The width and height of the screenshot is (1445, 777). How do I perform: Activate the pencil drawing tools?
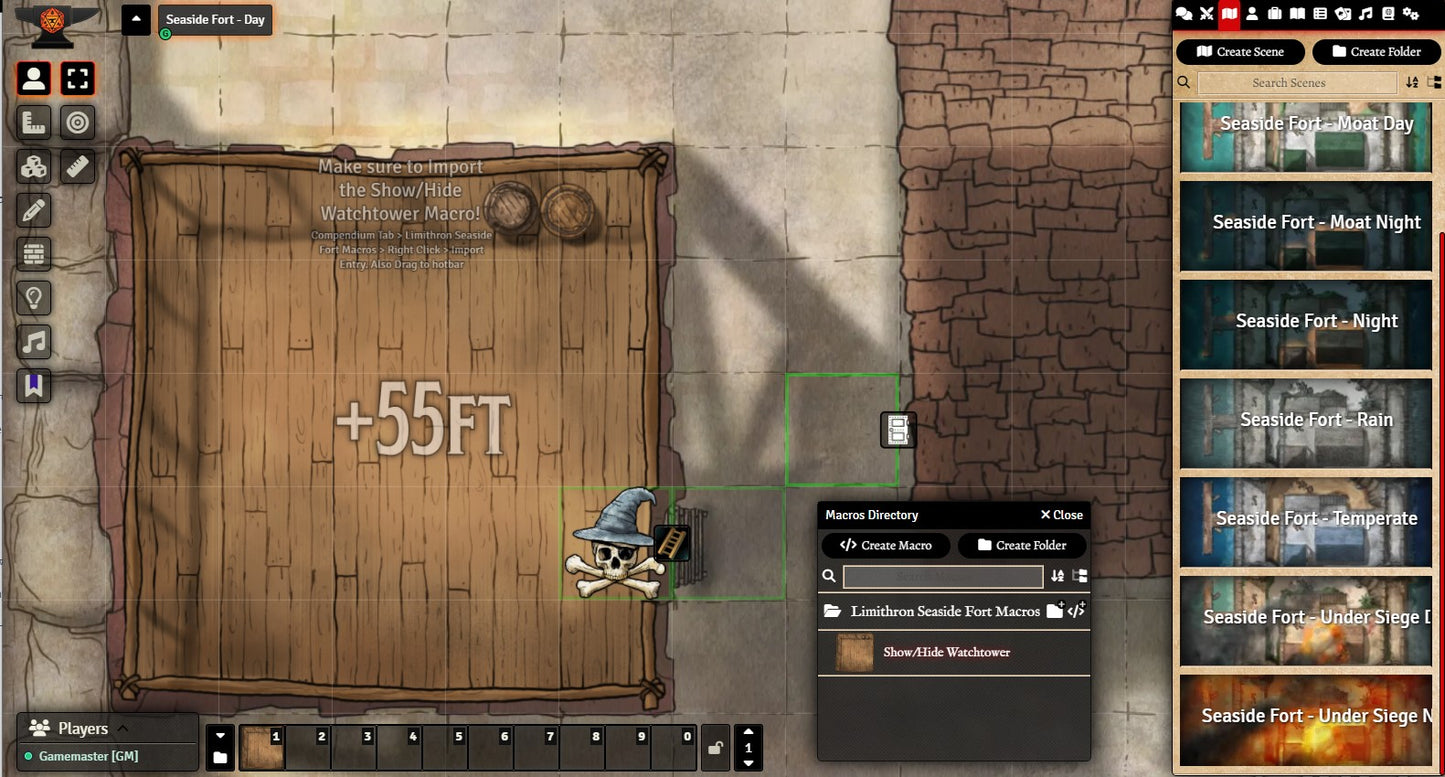(34, 211)
